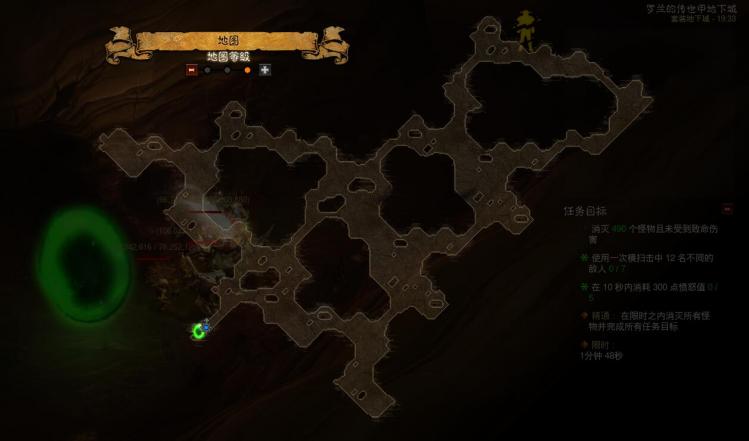Click the golden figure marker on the map
Viewport: 749px width, 441px height.
pos(526,29)
